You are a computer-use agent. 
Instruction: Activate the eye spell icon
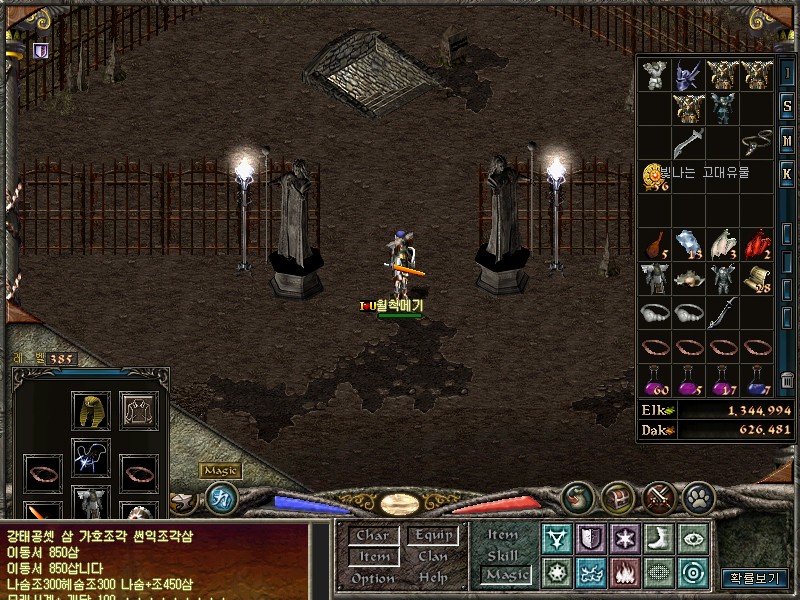[x=692, y=538]
